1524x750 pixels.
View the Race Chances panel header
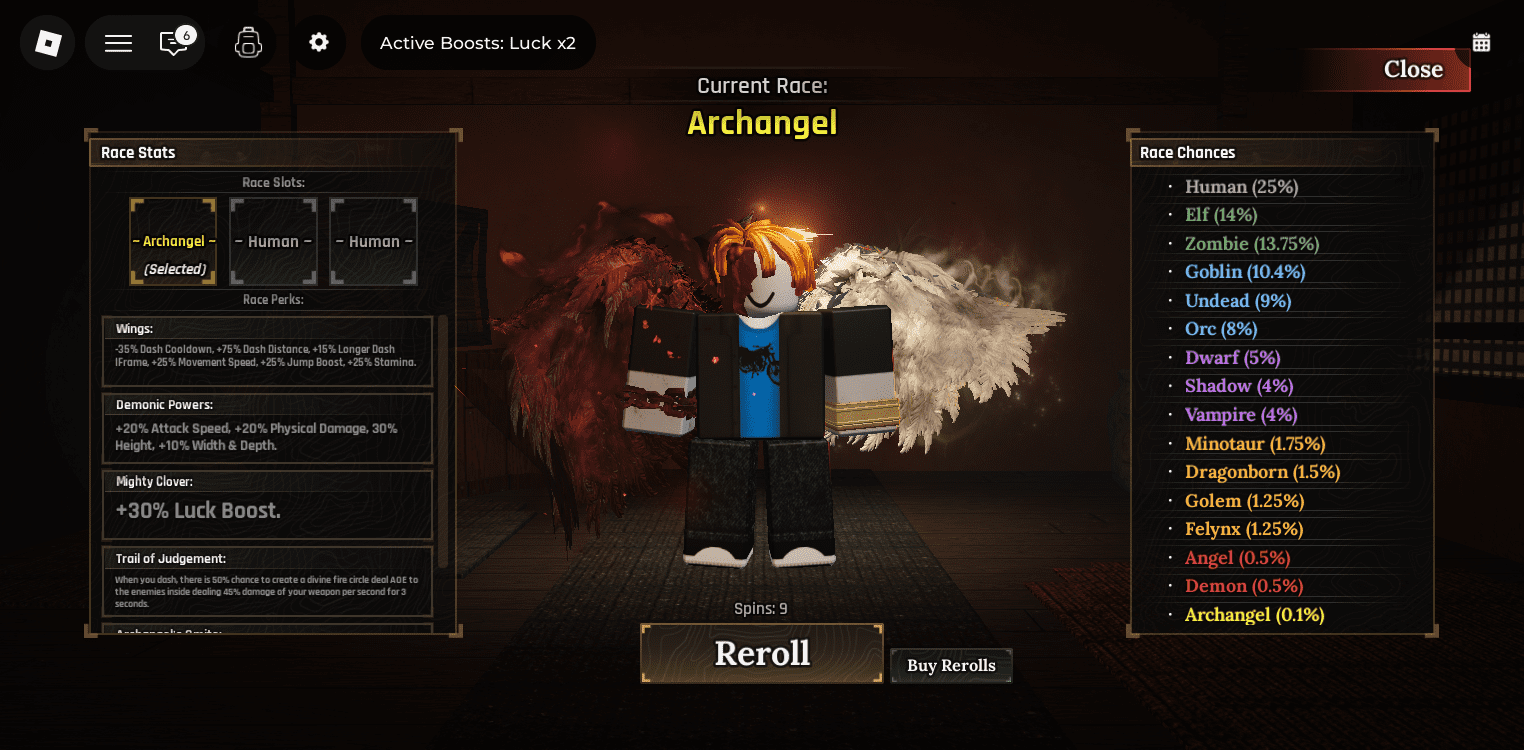point(1186,152)
